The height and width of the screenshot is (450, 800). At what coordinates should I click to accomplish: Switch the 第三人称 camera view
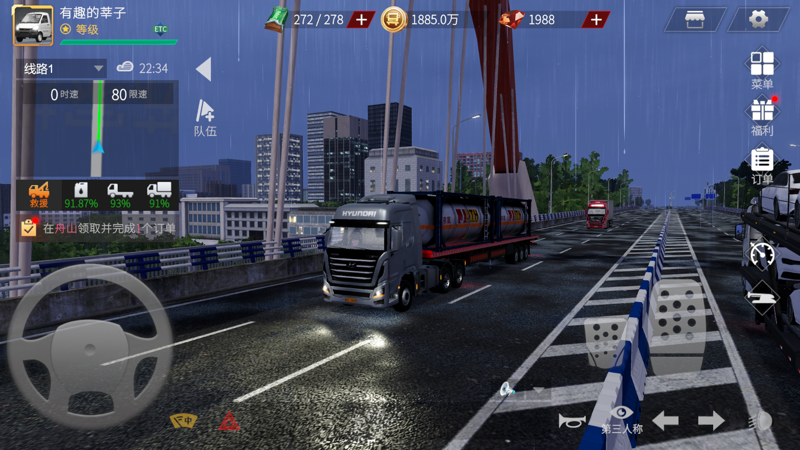coord(622,418)
